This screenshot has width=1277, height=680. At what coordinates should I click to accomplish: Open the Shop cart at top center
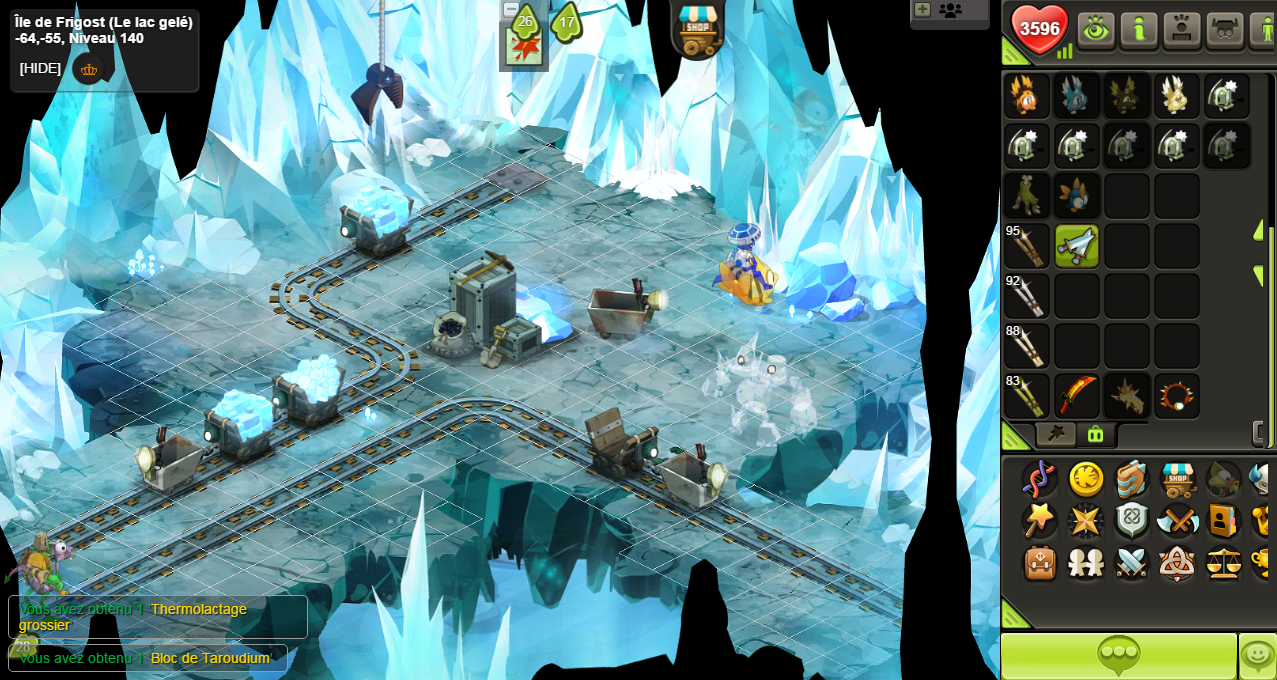coord(697,29)
